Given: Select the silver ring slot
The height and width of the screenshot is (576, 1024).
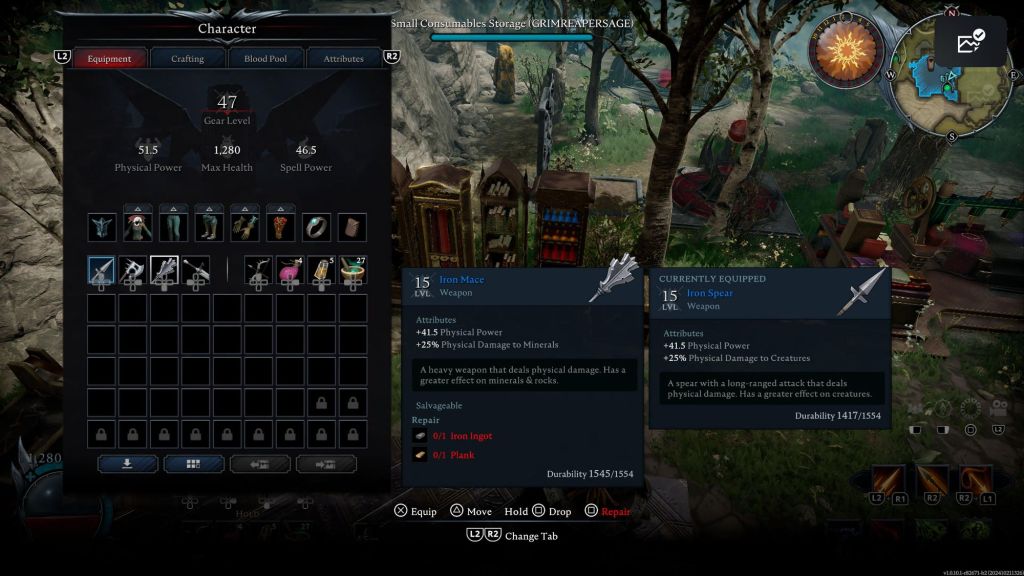Looking at the screenshot, I should click(x=316, y=227).
